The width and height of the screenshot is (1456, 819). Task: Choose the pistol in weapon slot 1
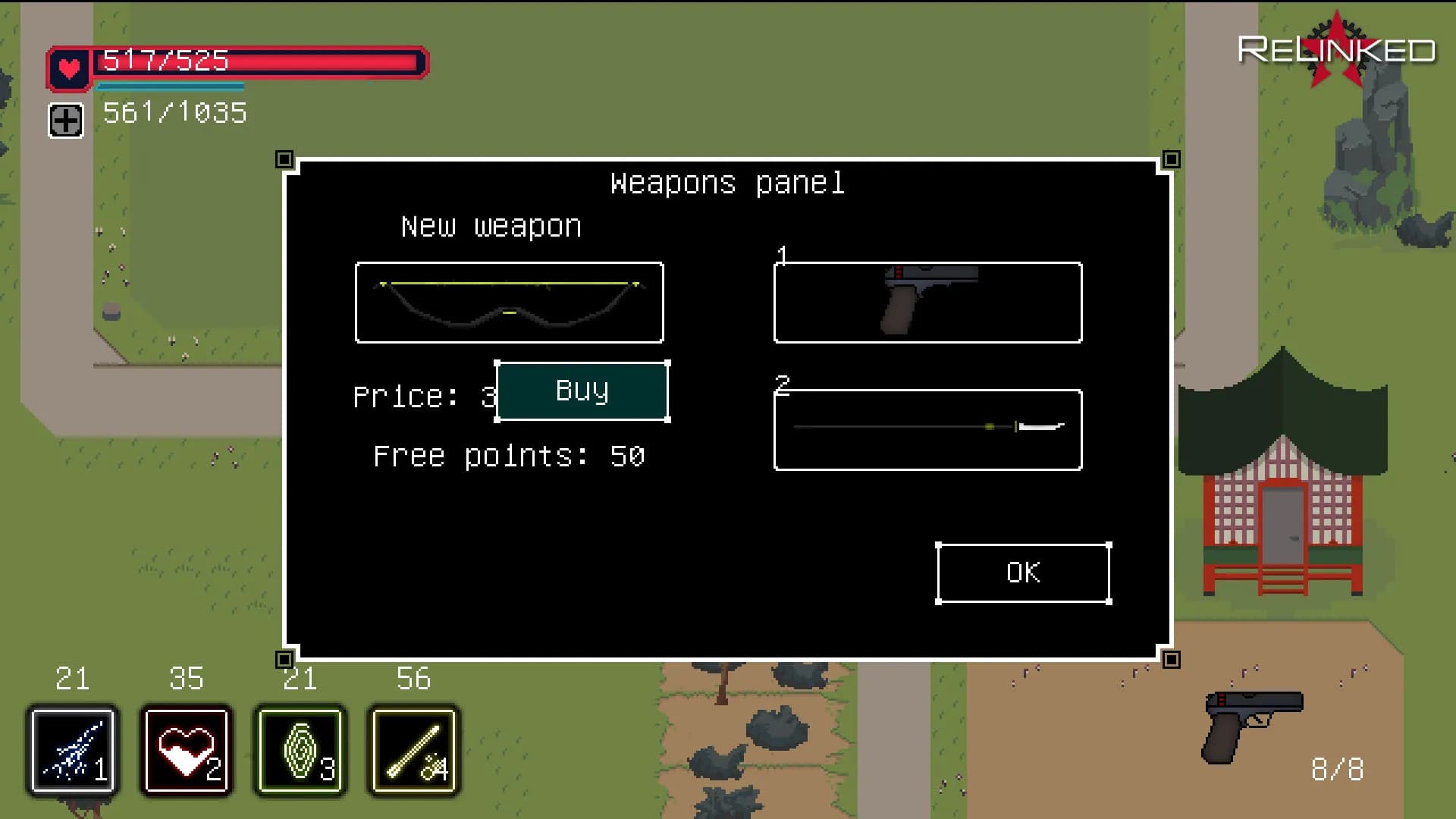(x=927, y=303)
